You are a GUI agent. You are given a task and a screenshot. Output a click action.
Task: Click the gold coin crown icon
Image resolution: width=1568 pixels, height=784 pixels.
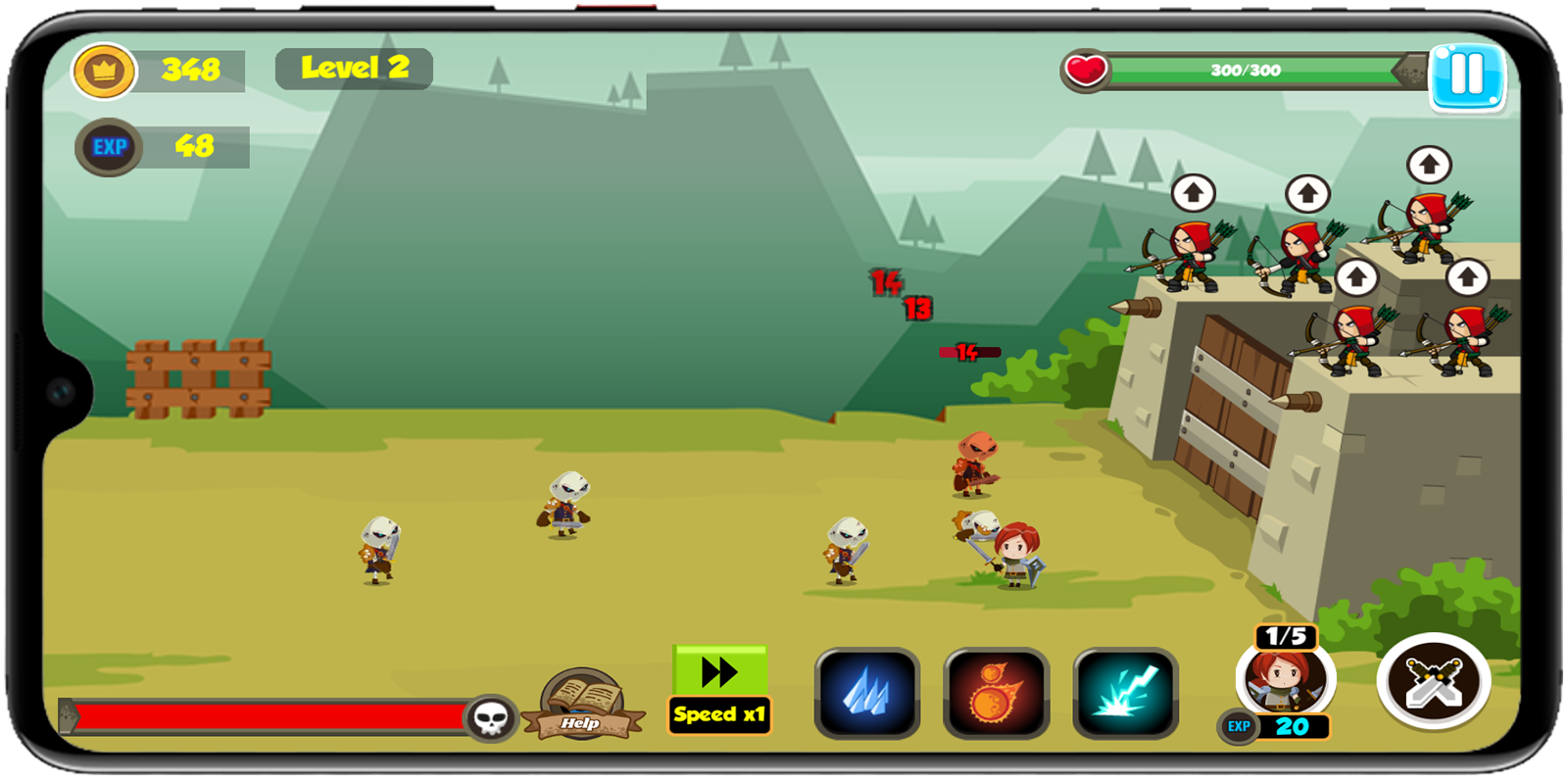[107, 70]
